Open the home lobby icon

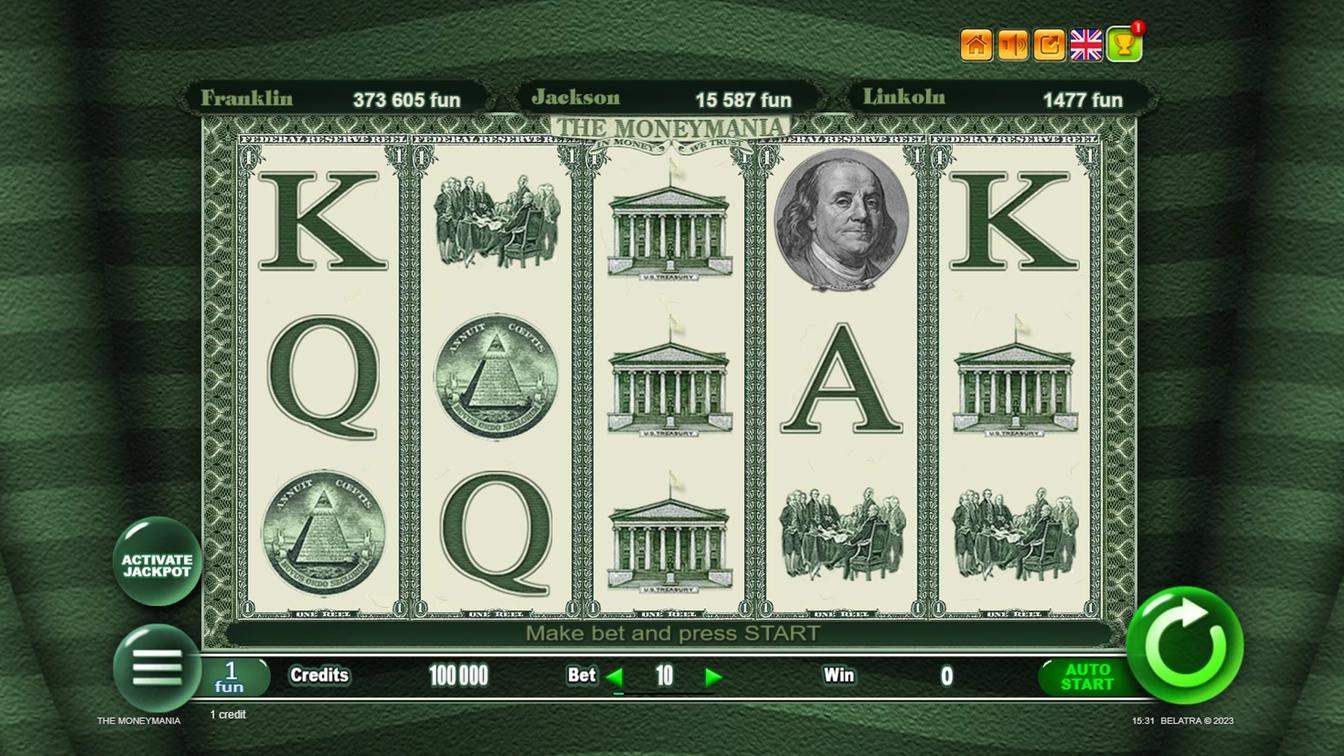(976, 42)
